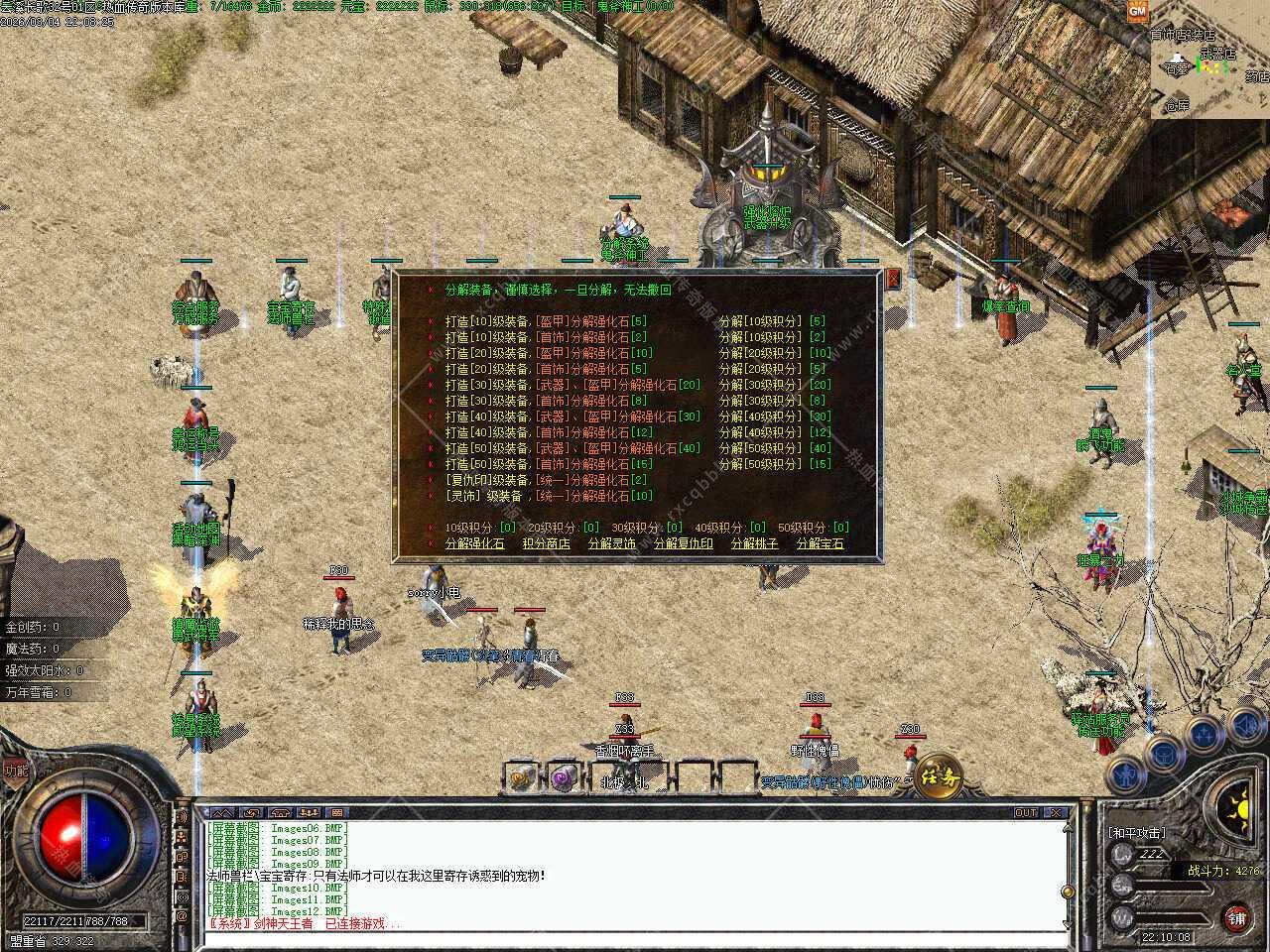Use the yellow scroll in the quick slot
This screenshot has width=1270, height=952.
[x=522, y=777]
